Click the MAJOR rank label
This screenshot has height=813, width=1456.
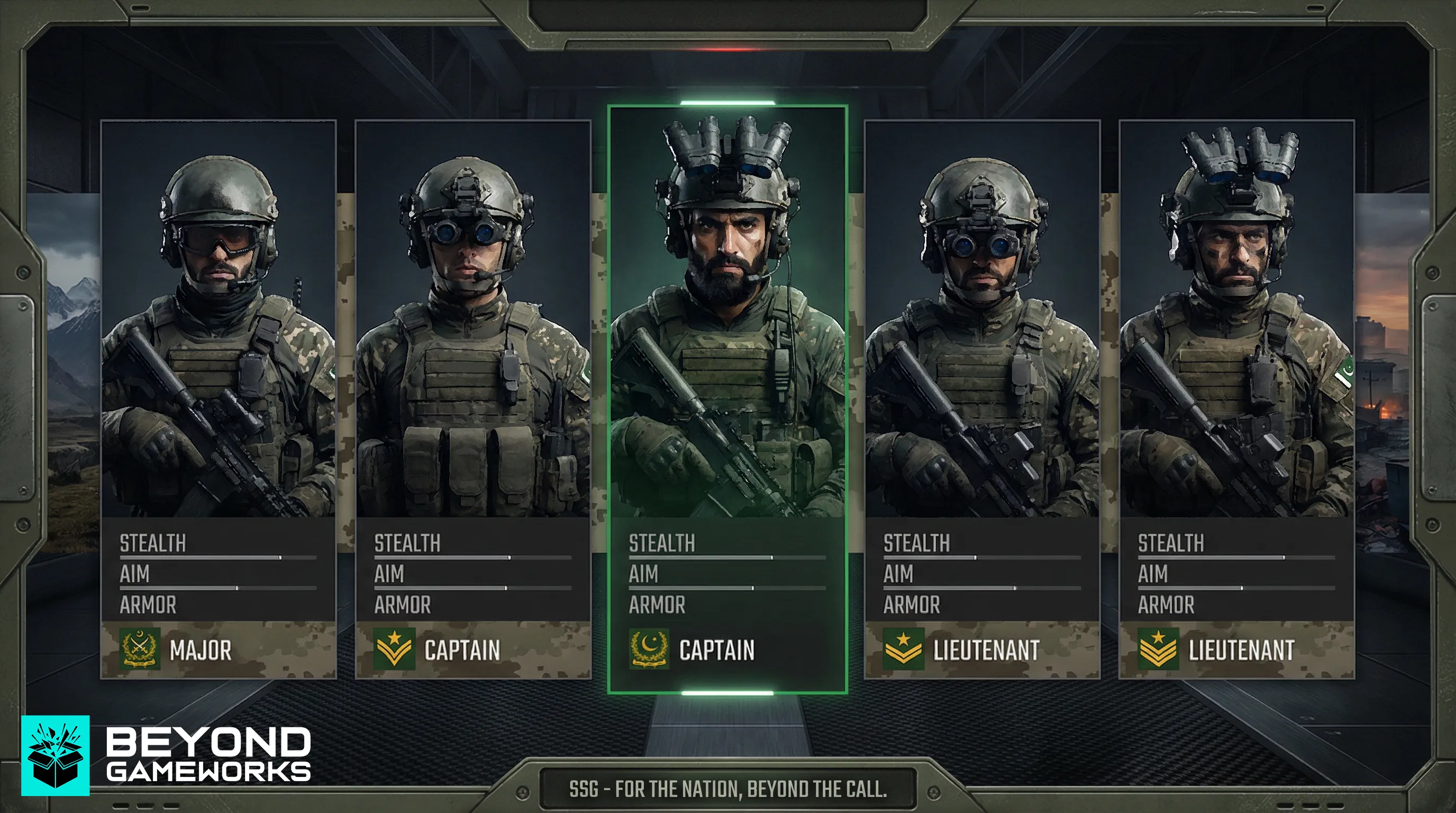tap(201, 650)
